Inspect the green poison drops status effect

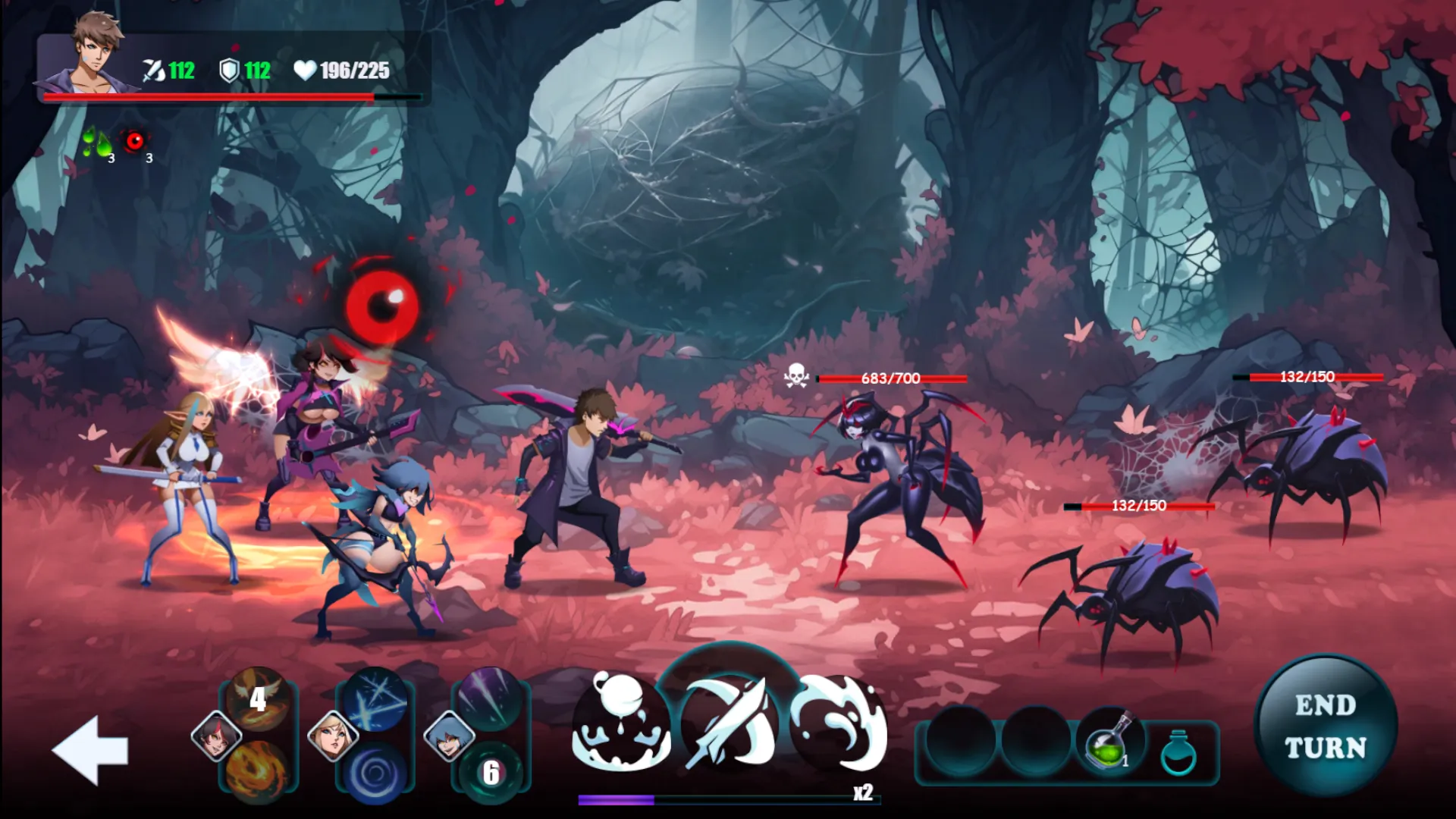[x=98, y=143]
